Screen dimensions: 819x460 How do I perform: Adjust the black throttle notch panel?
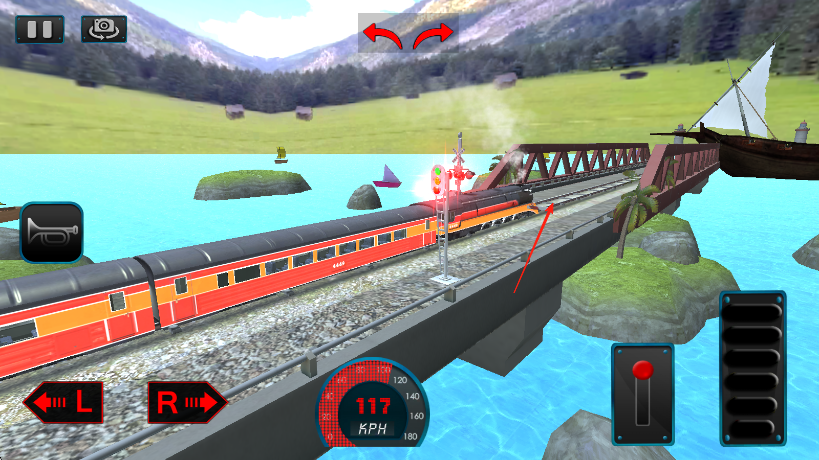752,369
